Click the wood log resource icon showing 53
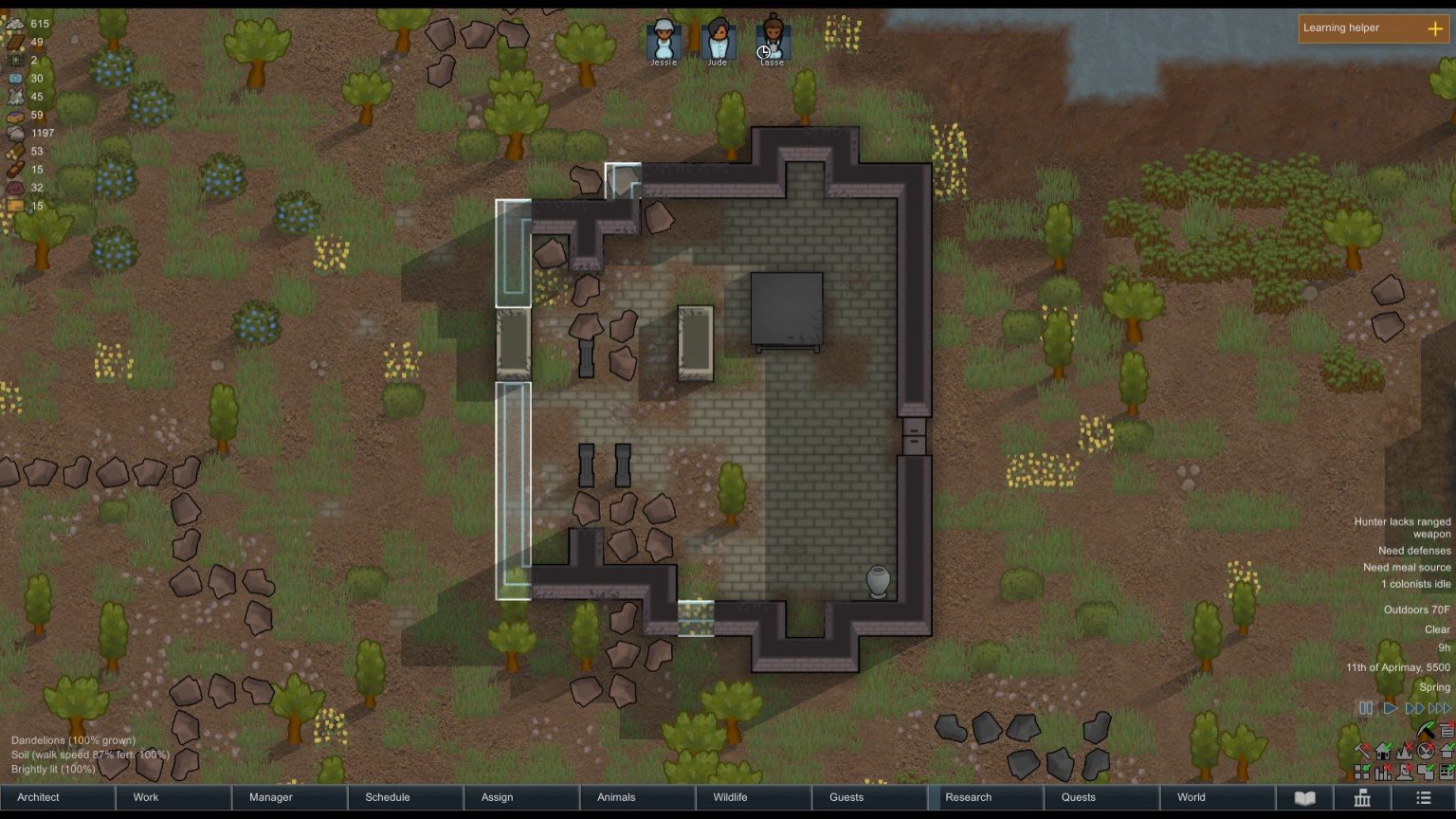 coord(14,151)
